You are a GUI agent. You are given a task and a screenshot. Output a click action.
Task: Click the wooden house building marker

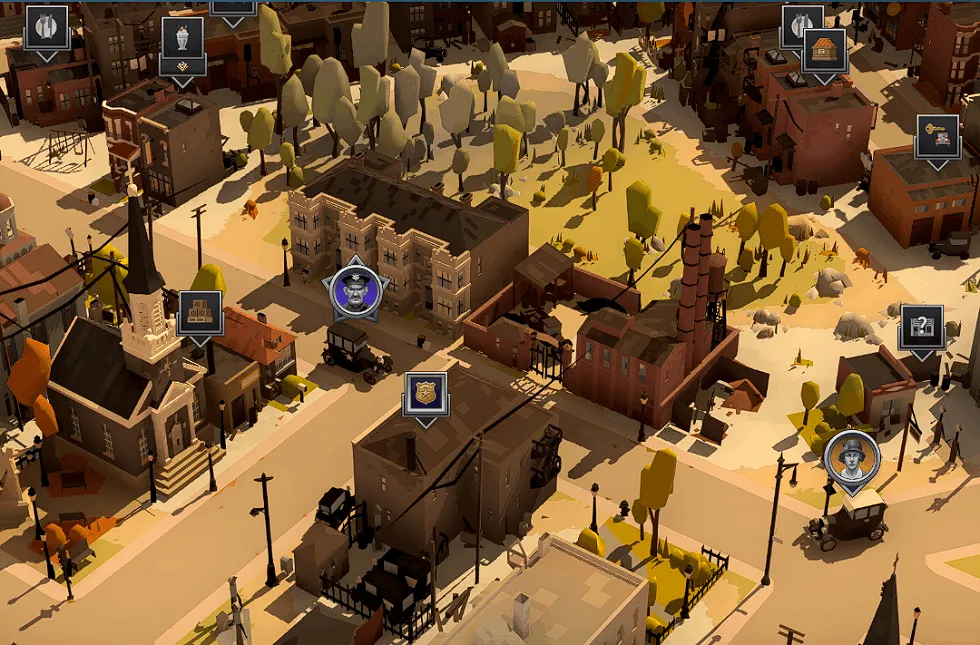click(x=824, y=50)
